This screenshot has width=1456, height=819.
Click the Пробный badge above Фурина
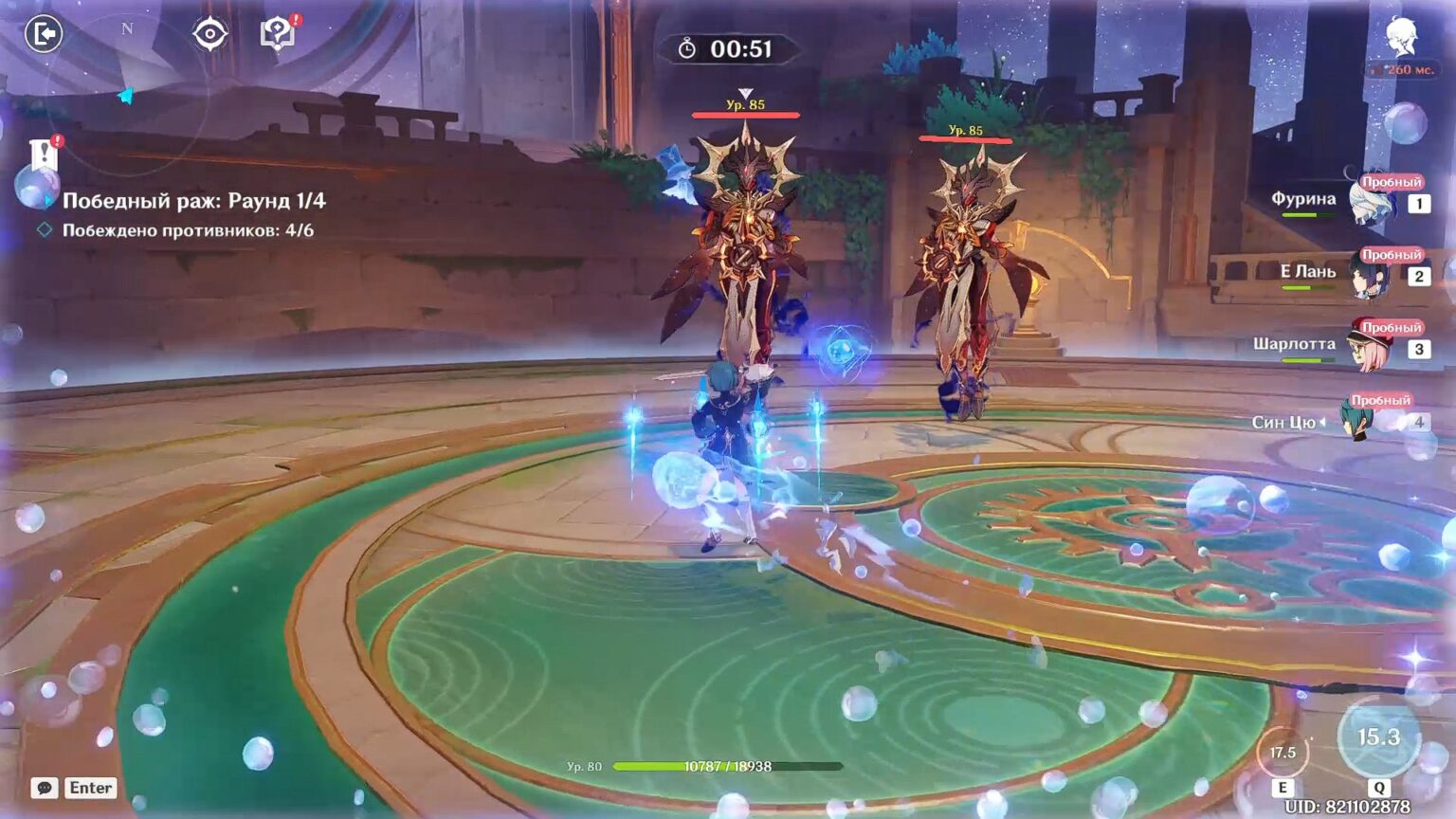point(1391,180)
